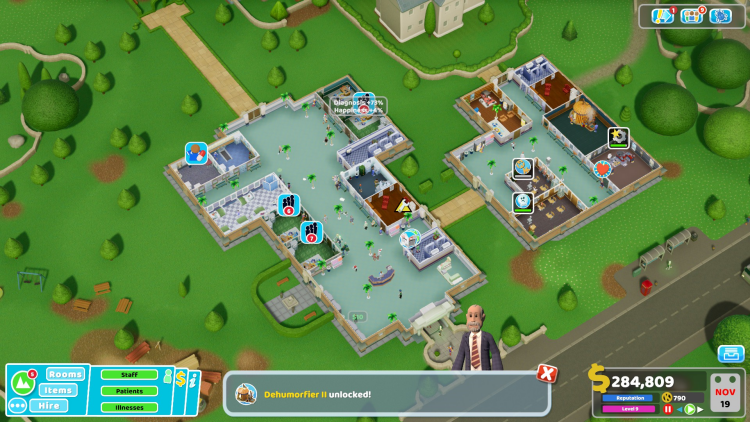
Task: Open the green plot map button
Action: click(22, 382)
